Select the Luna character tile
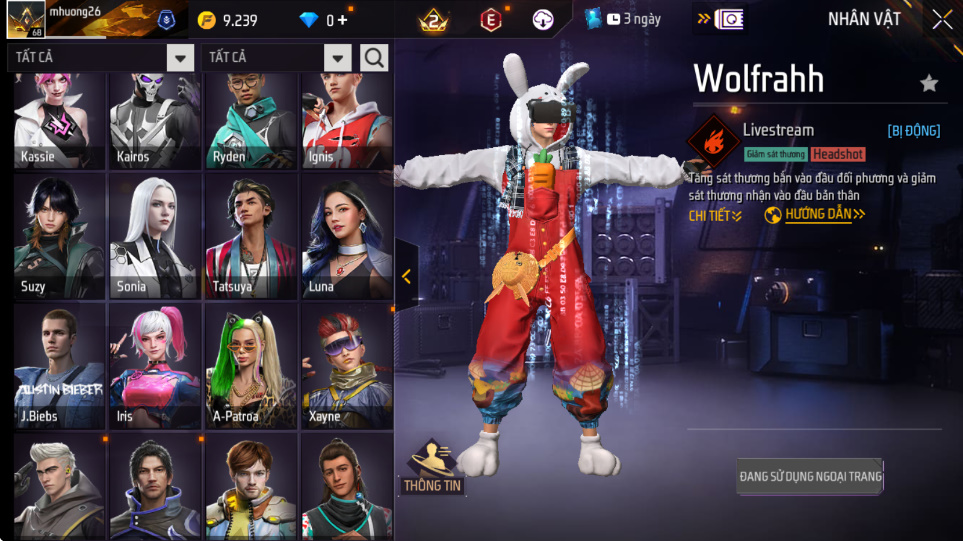 [347, 237]
